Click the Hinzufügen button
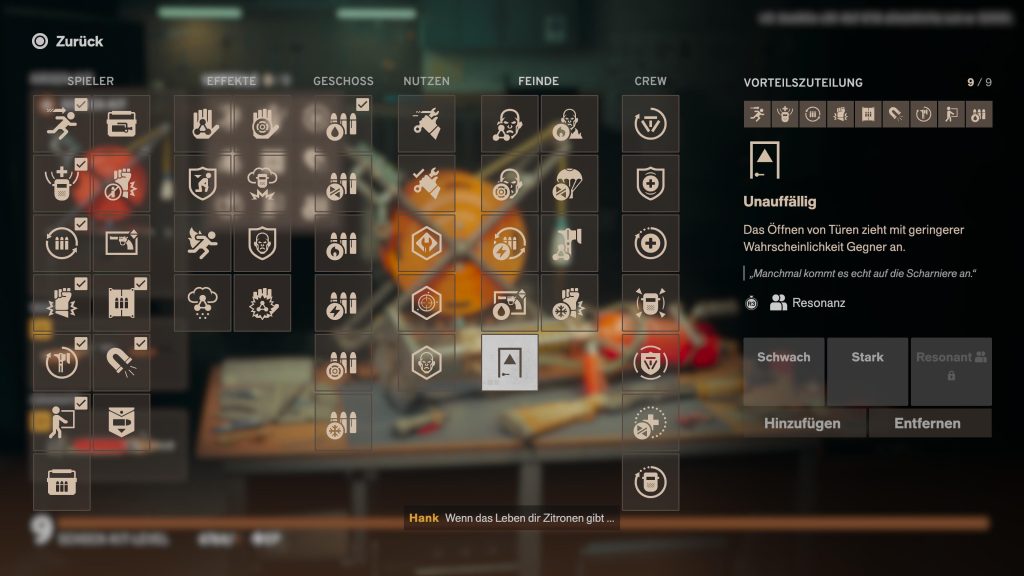This screenshot has height=576, width=1024. tap(802, 423)
